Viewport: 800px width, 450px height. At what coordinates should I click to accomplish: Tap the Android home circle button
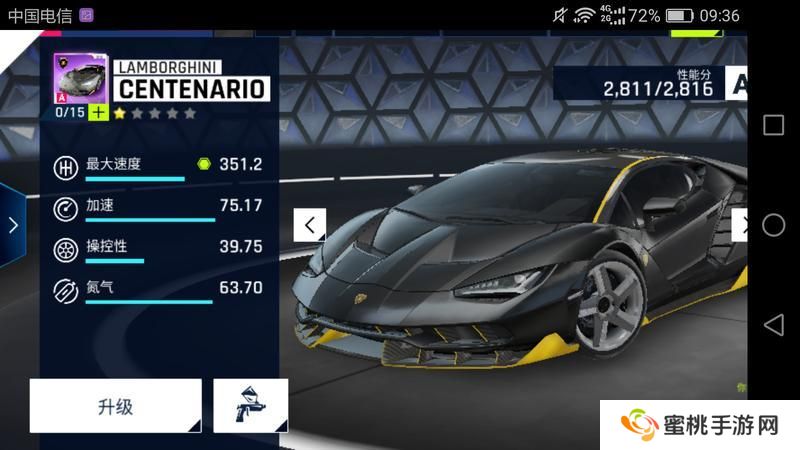tap(773, 225)
